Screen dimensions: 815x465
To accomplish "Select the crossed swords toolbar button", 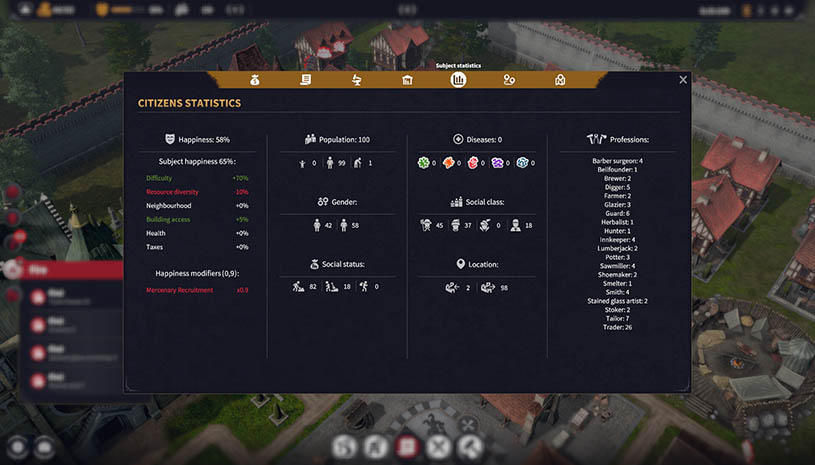I will pos(438,447).
